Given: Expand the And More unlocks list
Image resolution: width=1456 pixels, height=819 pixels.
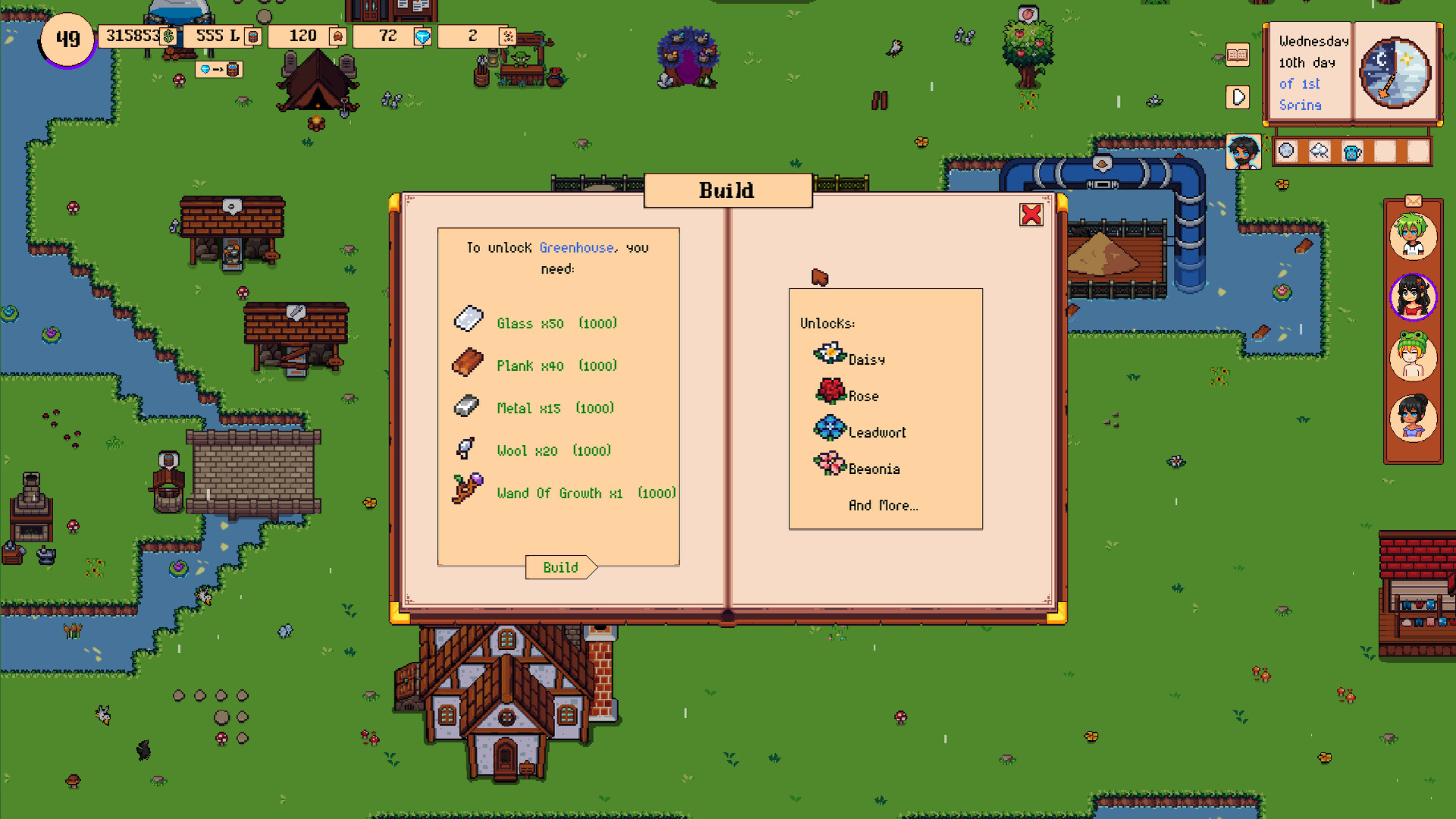Looking at the screenshot, I should click(882, 505).
